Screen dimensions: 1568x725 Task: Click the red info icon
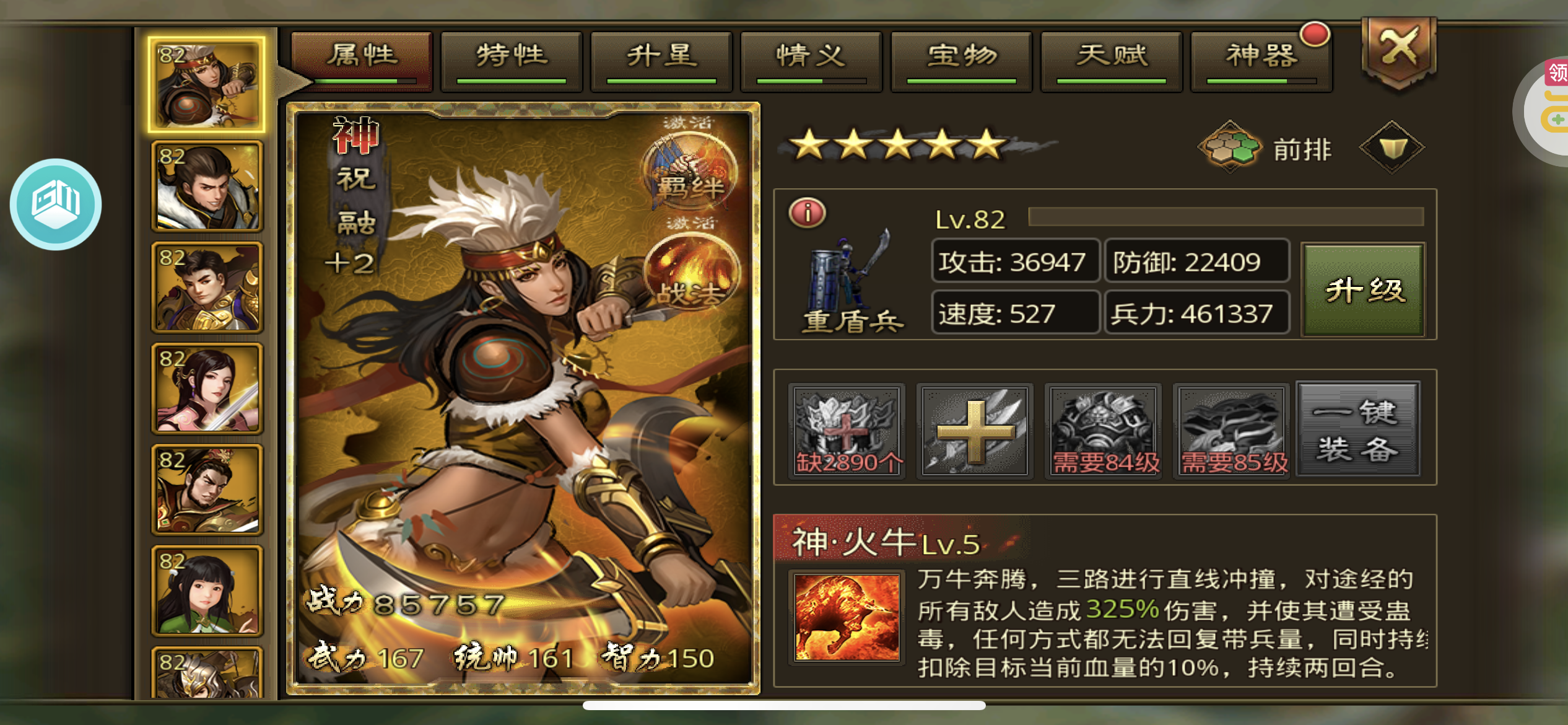(807, 213)
